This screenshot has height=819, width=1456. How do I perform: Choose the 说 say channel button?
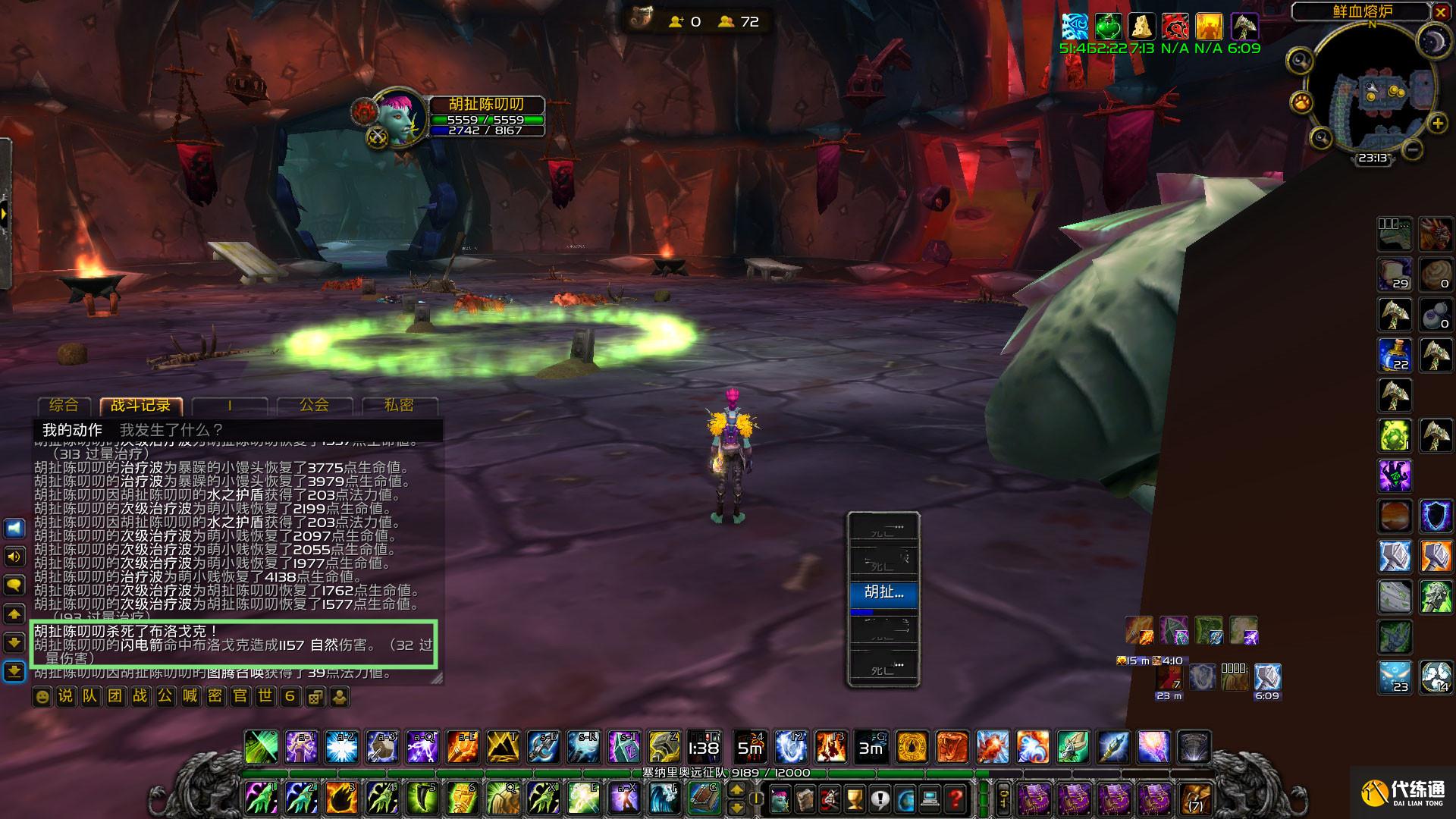66,696
